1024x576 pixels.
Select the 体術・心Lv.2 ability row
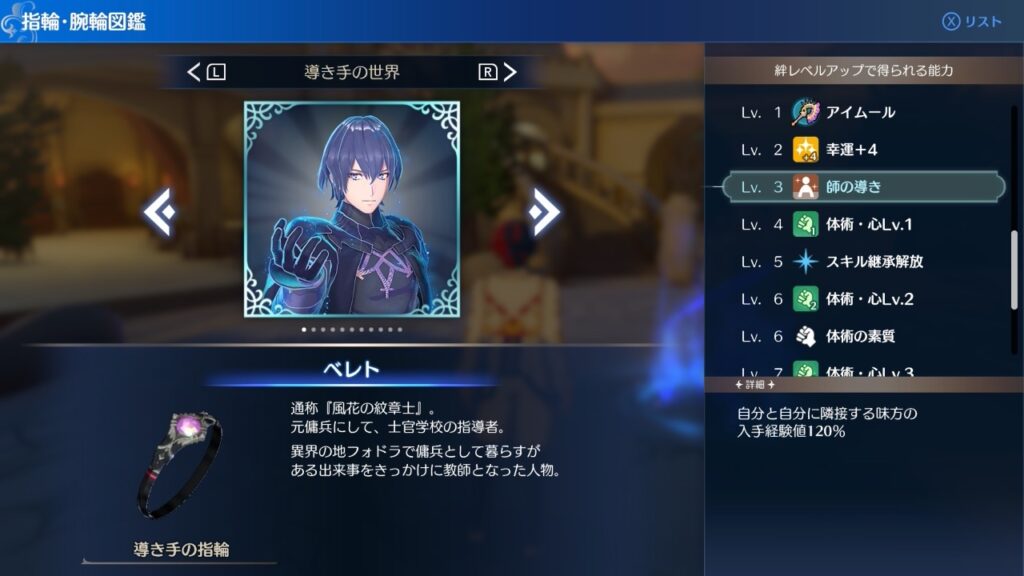[x=860, y=299]
